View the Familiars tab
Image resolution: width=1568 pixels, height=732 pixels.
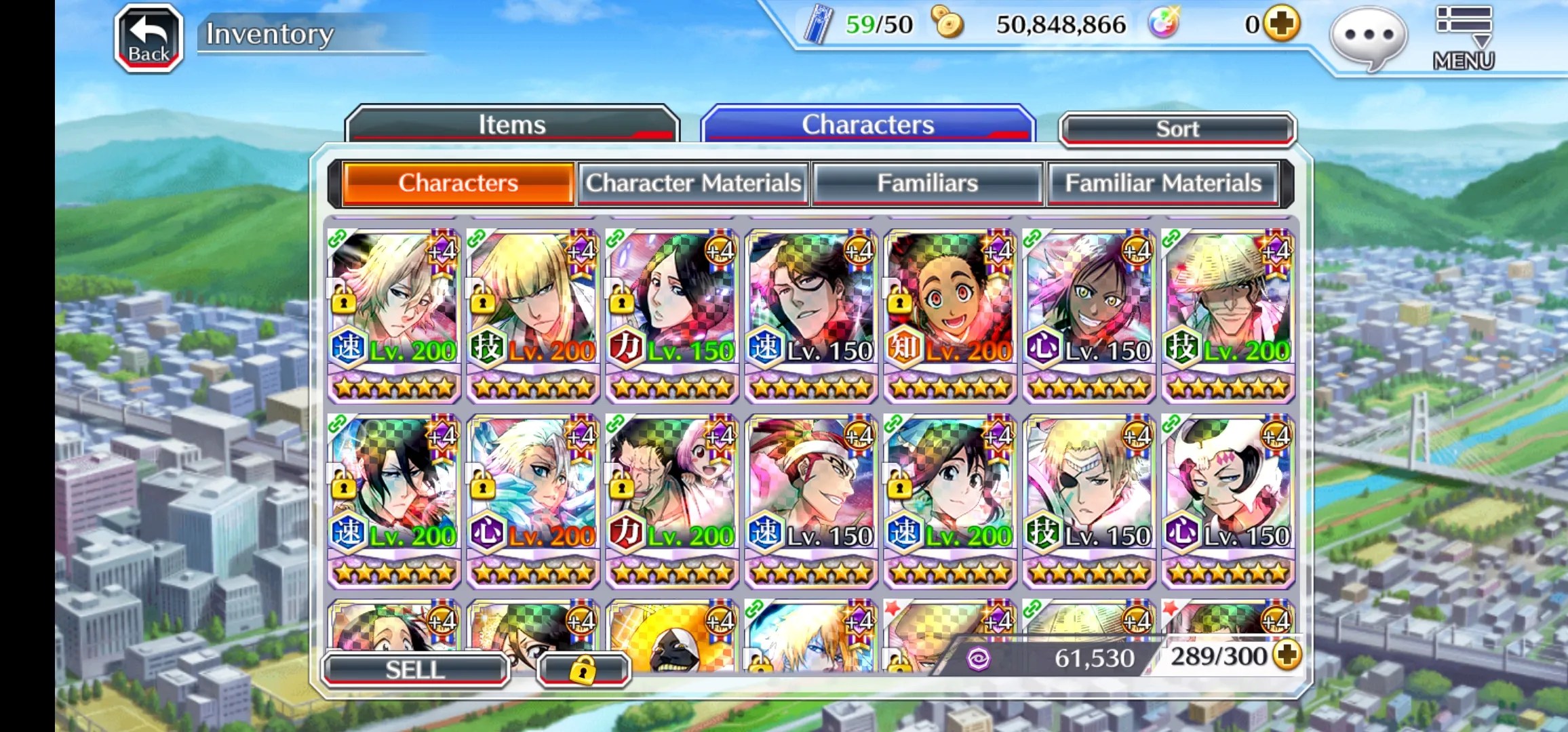tap(927, 183)
